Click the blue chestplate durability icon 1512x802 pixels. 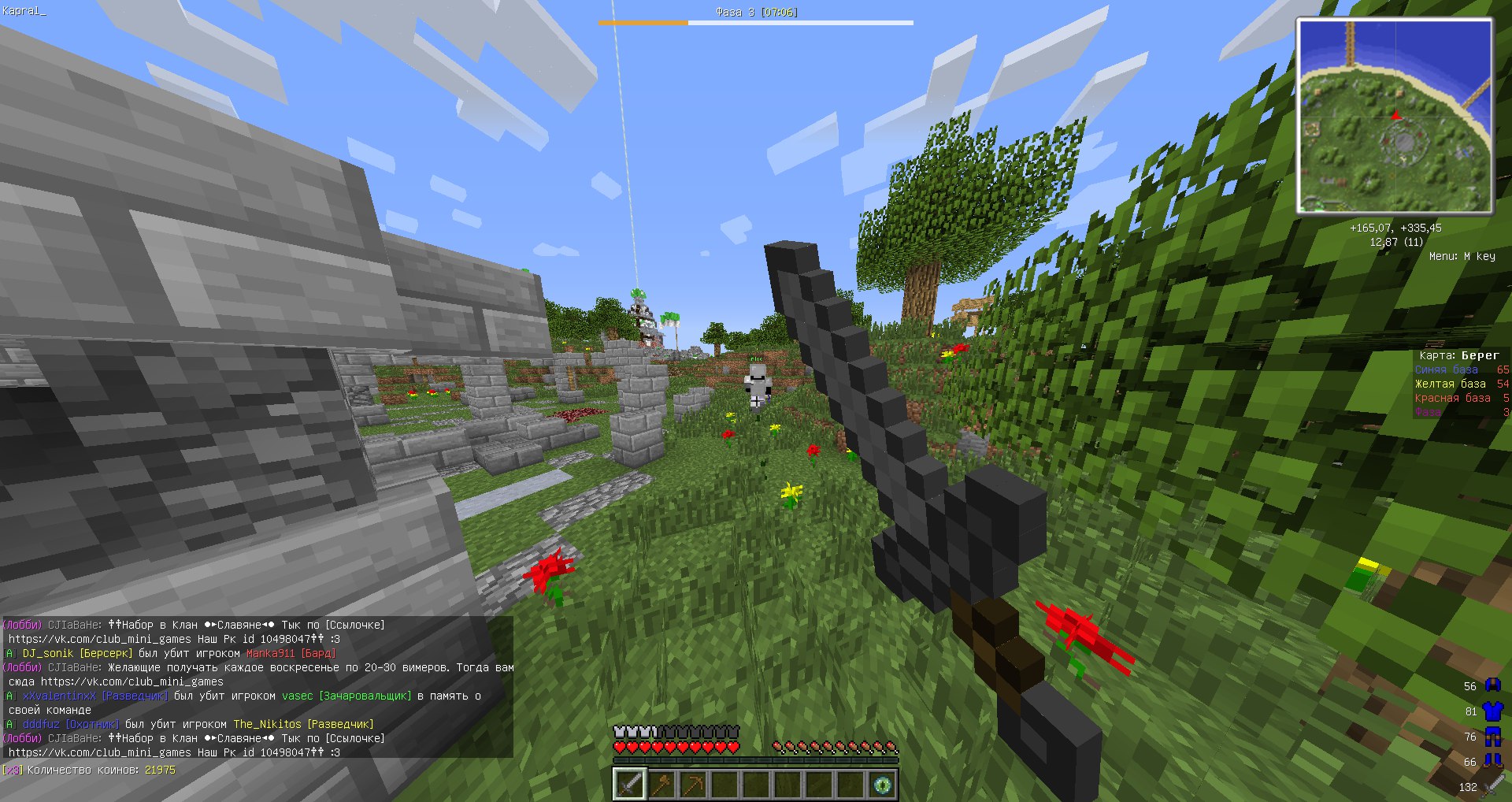click(1493, 711)
